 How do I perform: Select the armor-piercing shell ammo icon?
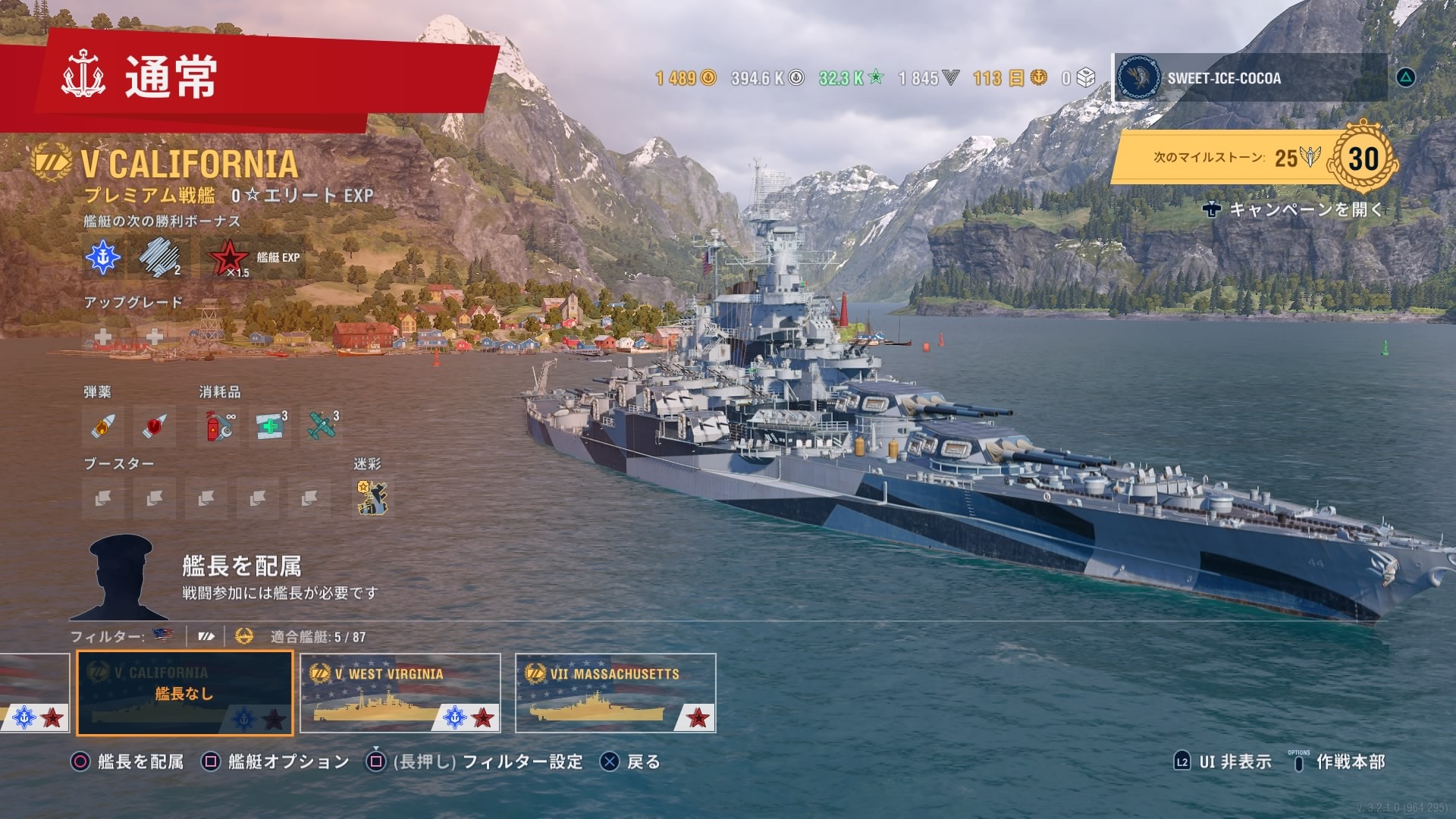[x=154, y=426]
